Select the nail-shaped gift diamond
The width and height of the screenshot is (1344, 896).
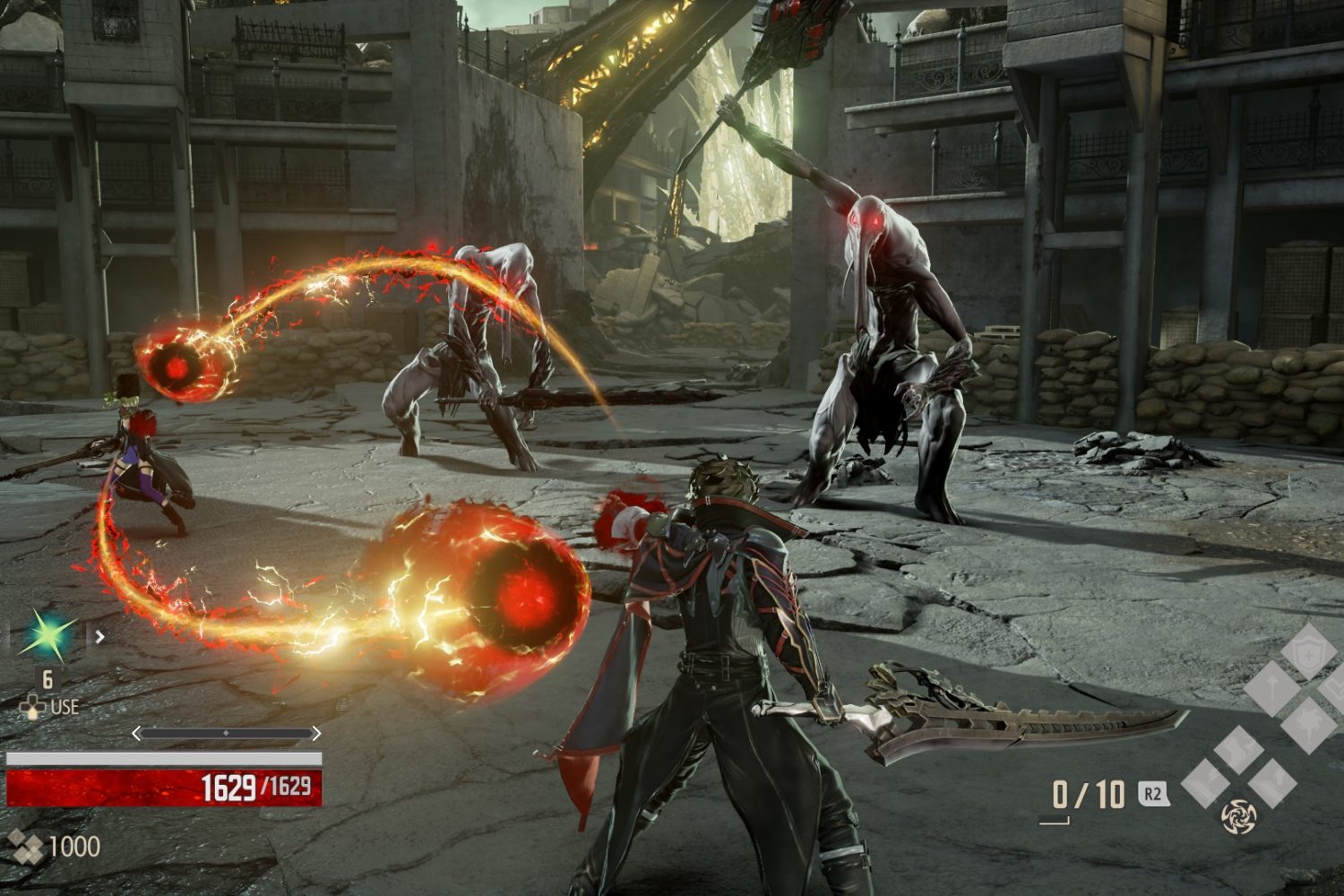1273,689
